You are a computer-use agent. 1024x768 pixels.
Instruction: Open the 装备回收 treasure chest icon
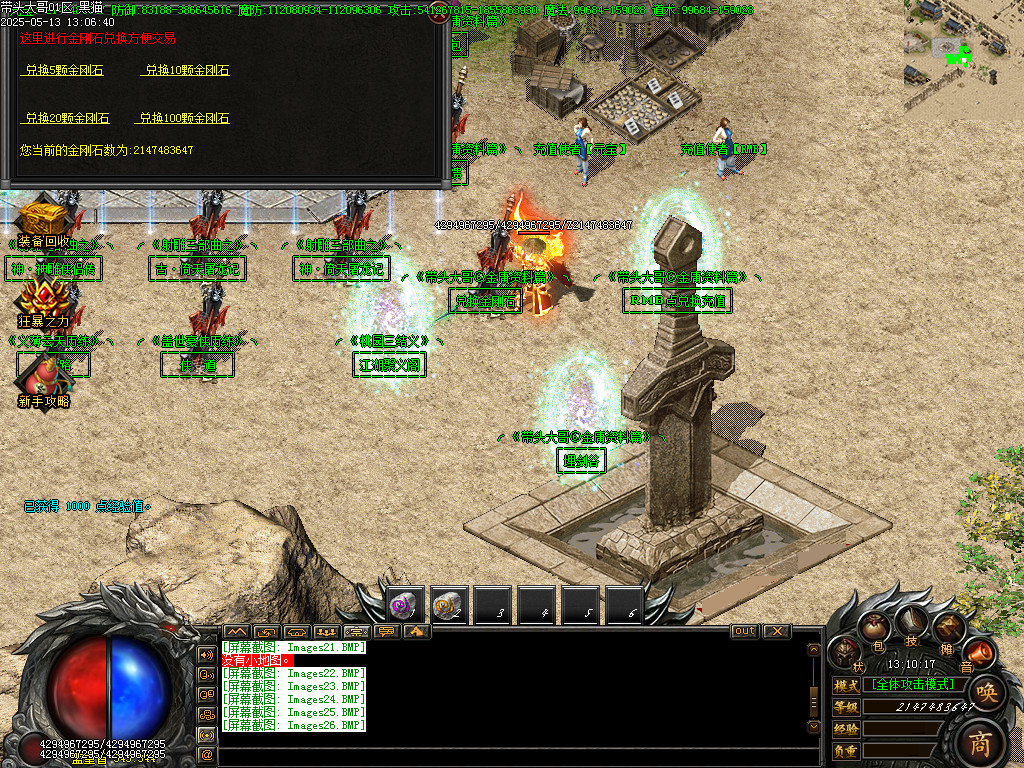click(x=40, y=218)
